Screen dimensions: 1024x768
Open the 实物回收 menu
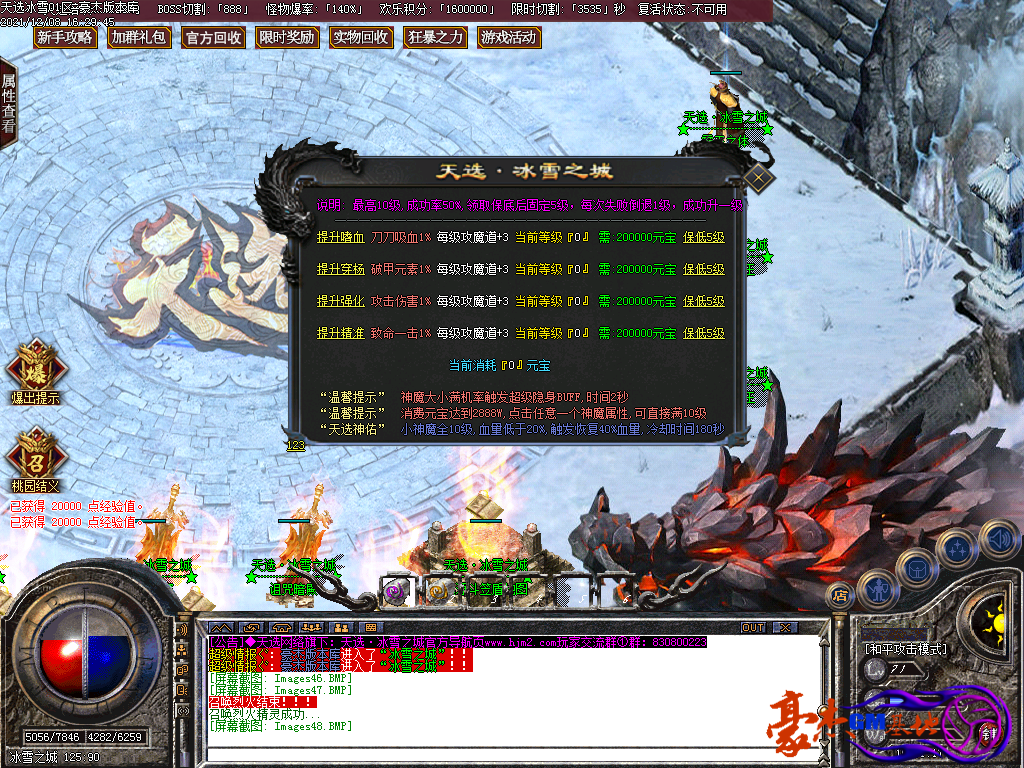point(360,38)
